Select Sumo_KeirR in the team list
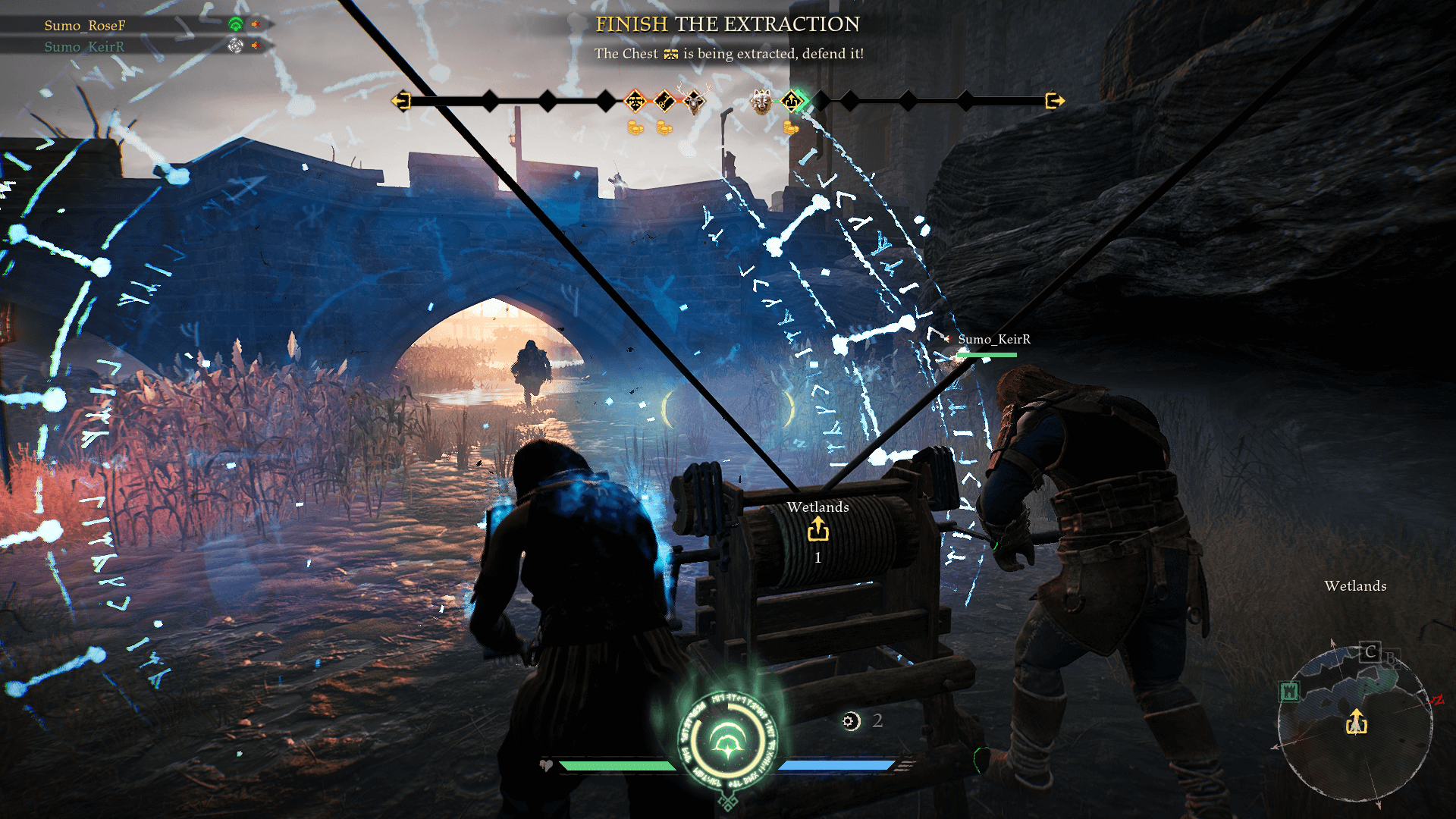 click(x=84, y=47)
